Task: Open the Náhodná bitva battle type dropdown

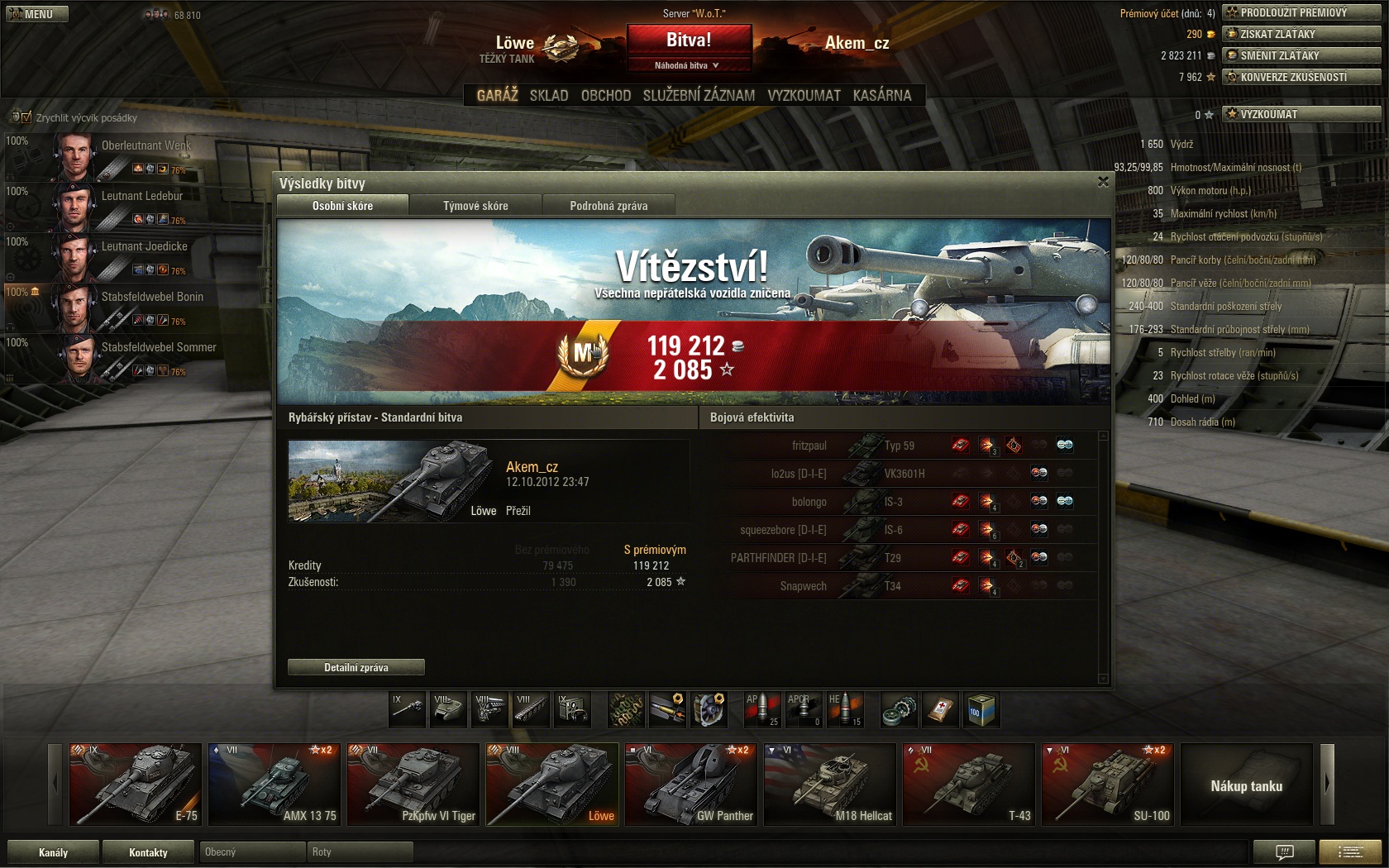Action: 688,65
